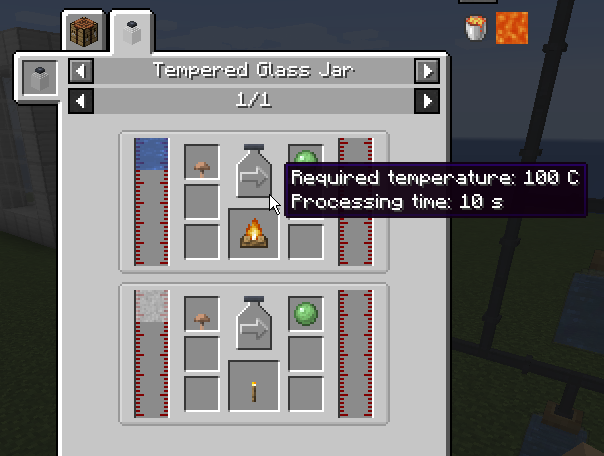The image size is (604, 456).
Task: Click the white fluid tank input
Action: click(151, 354)
